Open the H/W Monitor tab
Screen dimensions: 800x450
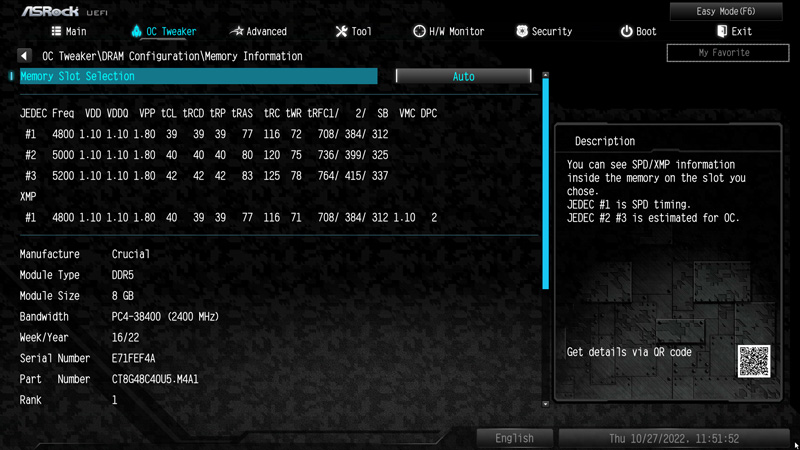449,32
